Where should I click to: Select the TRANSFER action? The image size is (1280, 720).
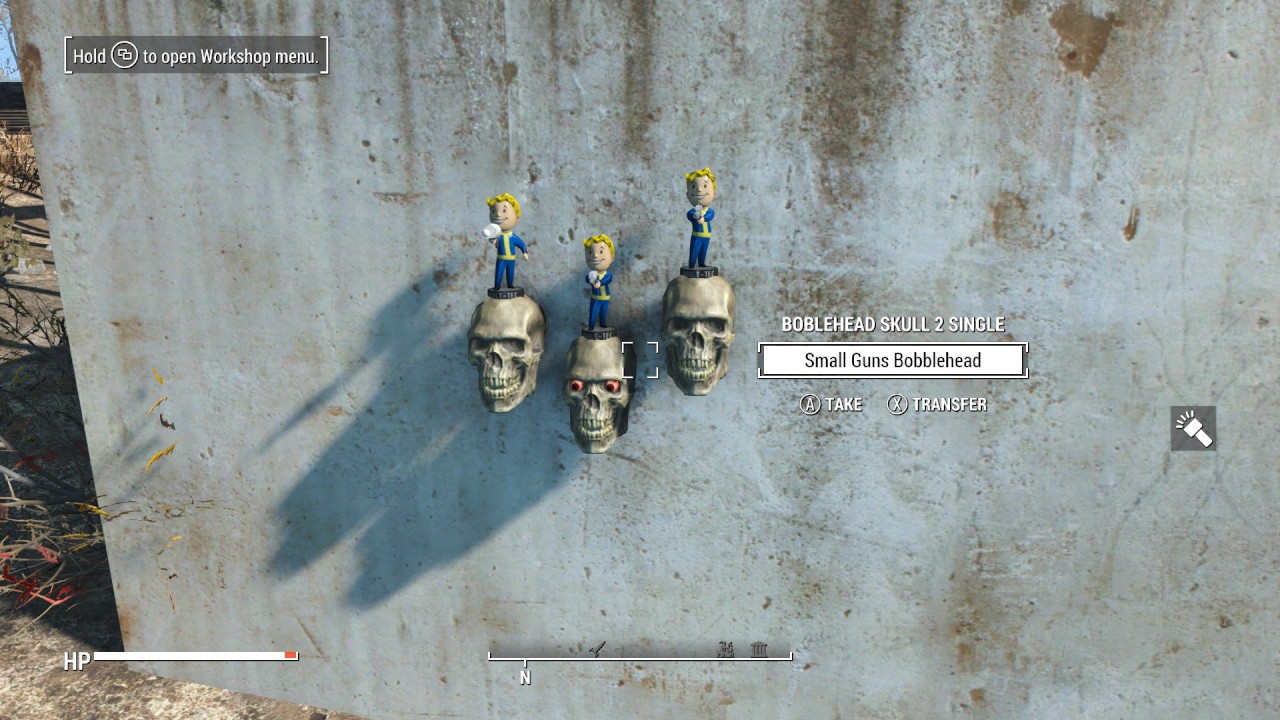(x=951, y=405)
